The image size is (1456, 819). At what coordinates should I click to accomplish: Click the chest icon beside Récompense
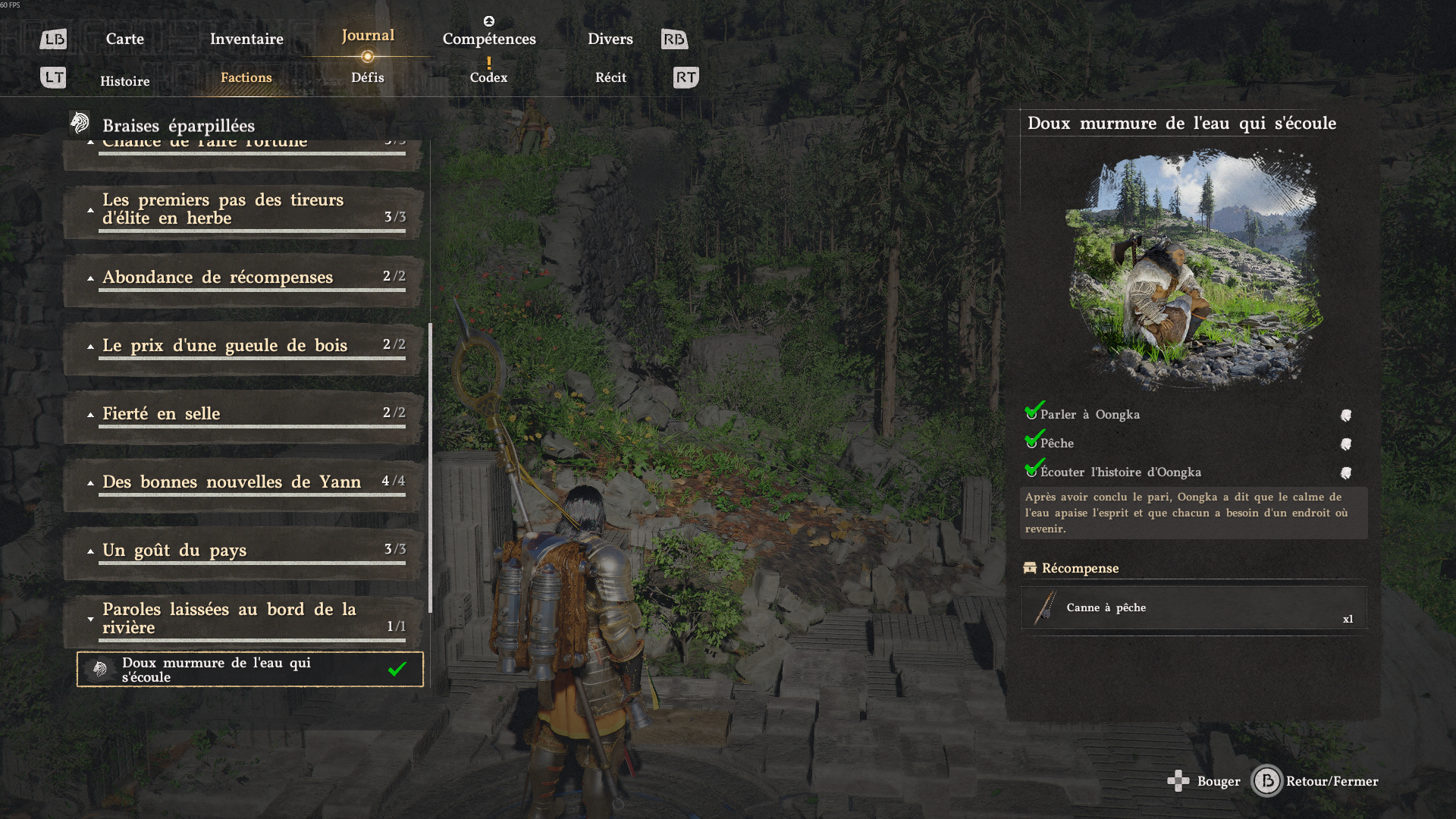point(1031,568)
